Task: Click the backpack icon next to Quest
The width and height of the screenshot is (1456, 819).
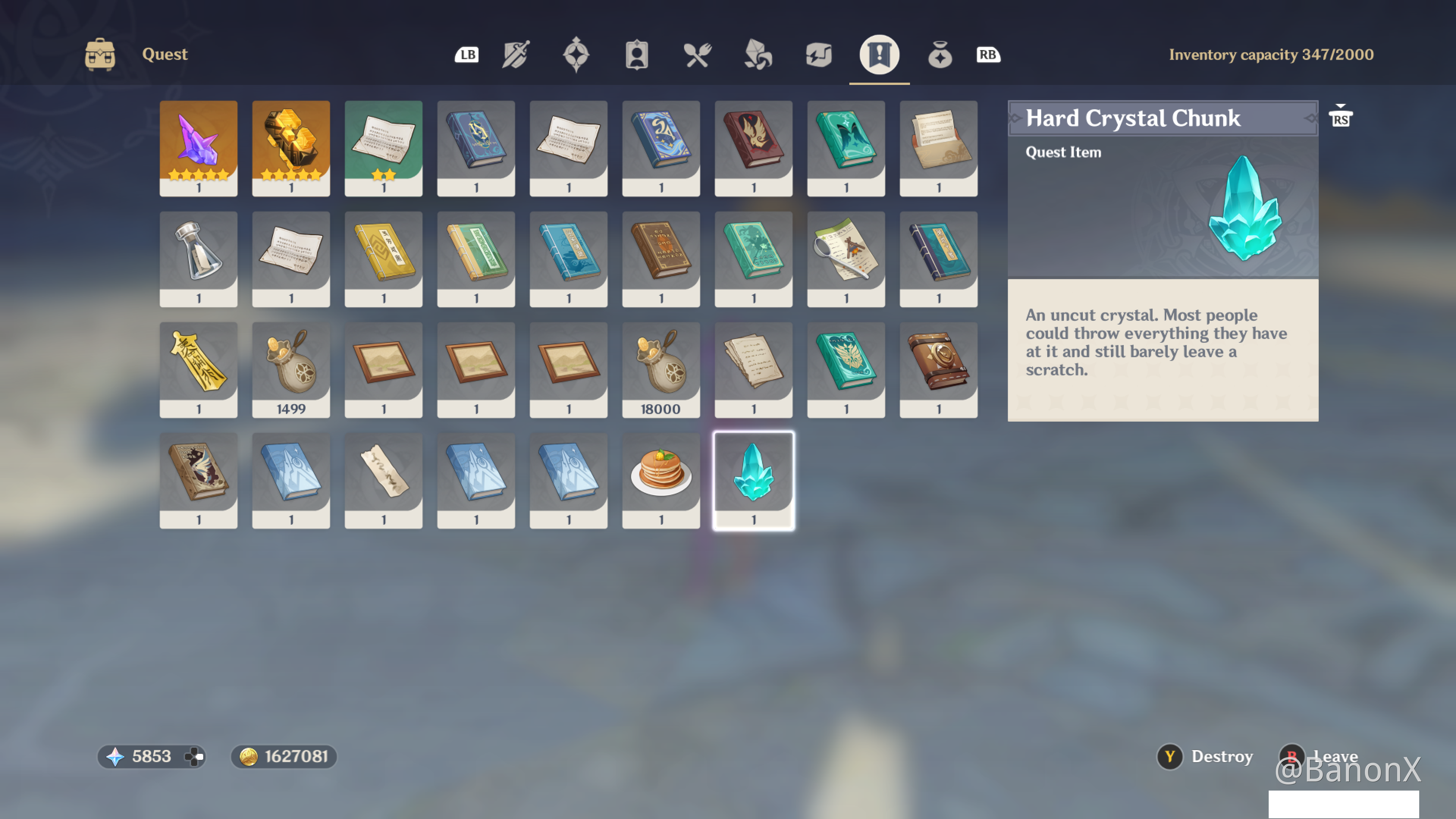Action: point(100,54)
